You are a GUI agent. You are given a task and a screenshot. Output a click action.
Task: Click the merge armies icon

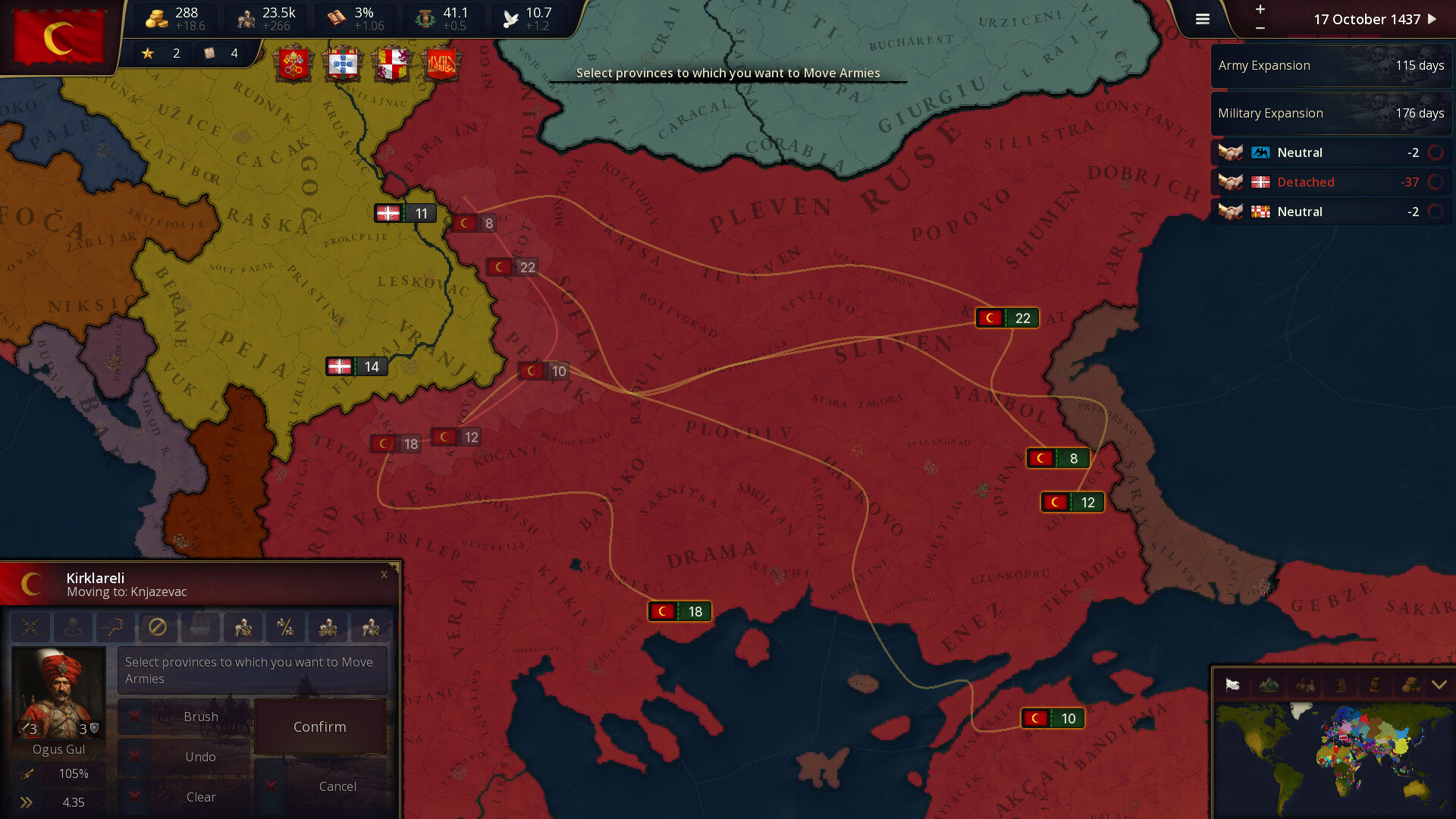328,628
